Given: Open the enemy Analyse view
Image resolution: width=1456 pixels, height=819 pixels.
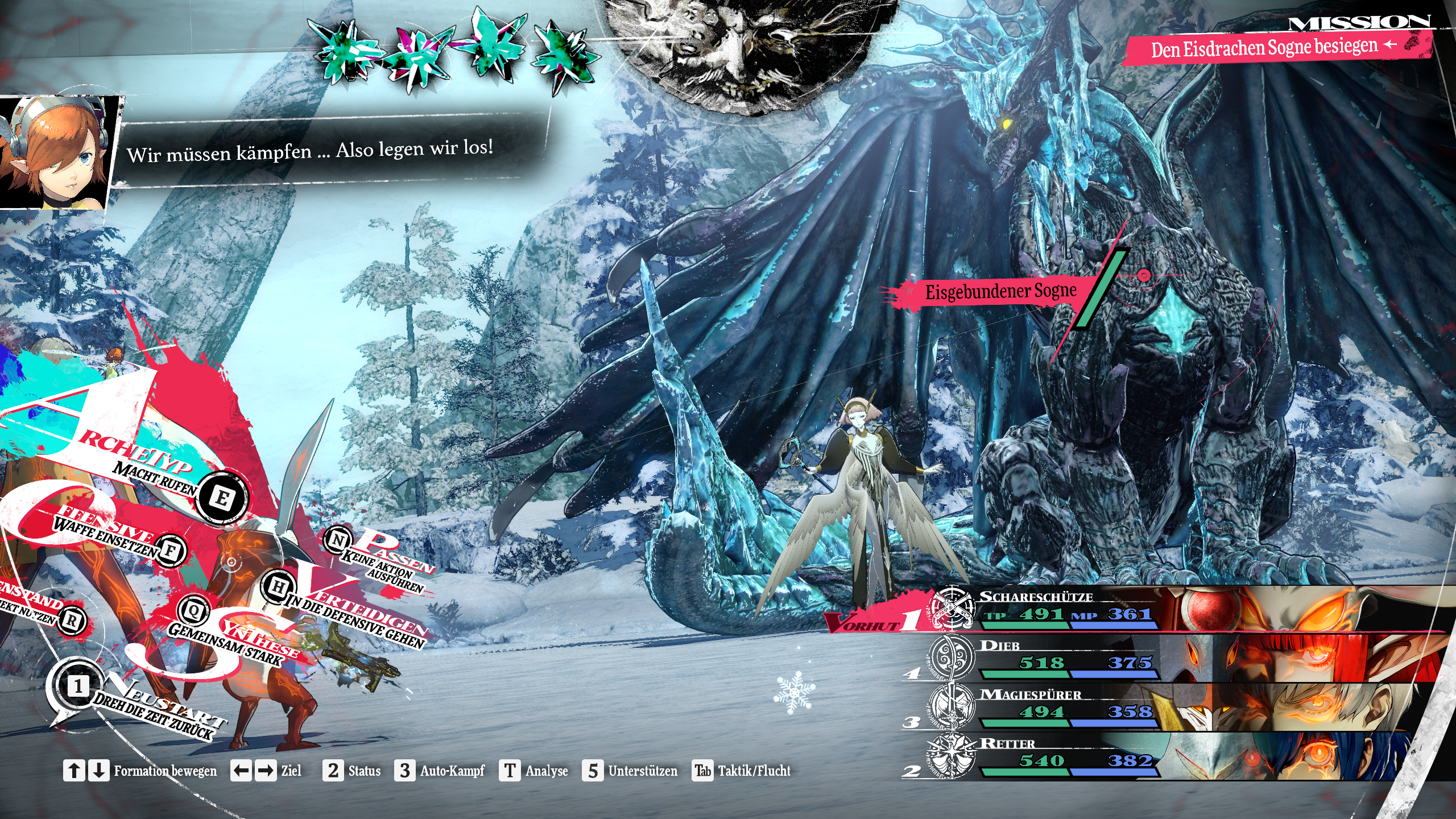Looking at the screenshot, I should (x=534, y=771).
